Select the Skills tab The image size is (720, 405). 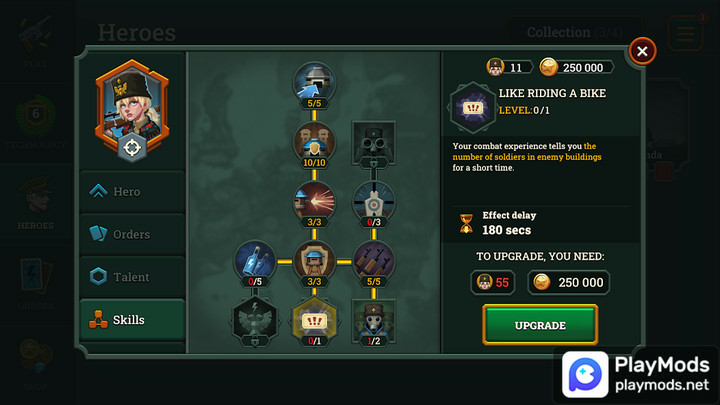pyautogui.click(x=133, y=320)
